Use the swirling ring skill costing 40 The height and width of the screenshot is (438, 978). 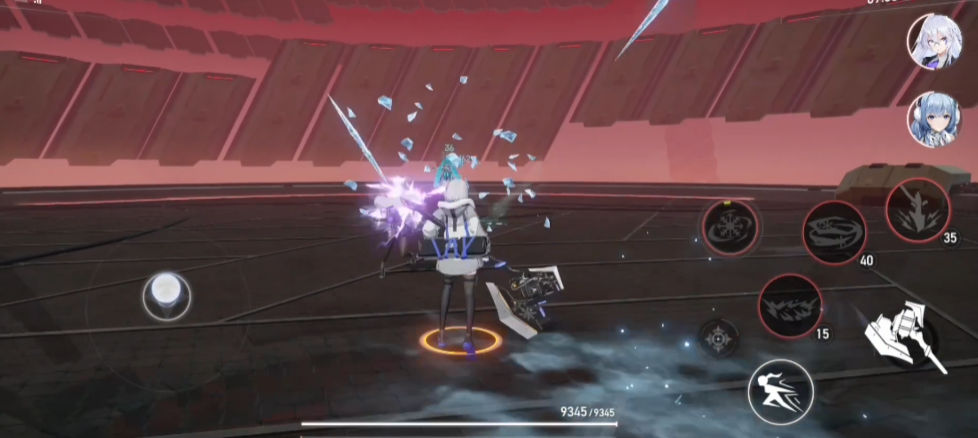coord(834,232)
